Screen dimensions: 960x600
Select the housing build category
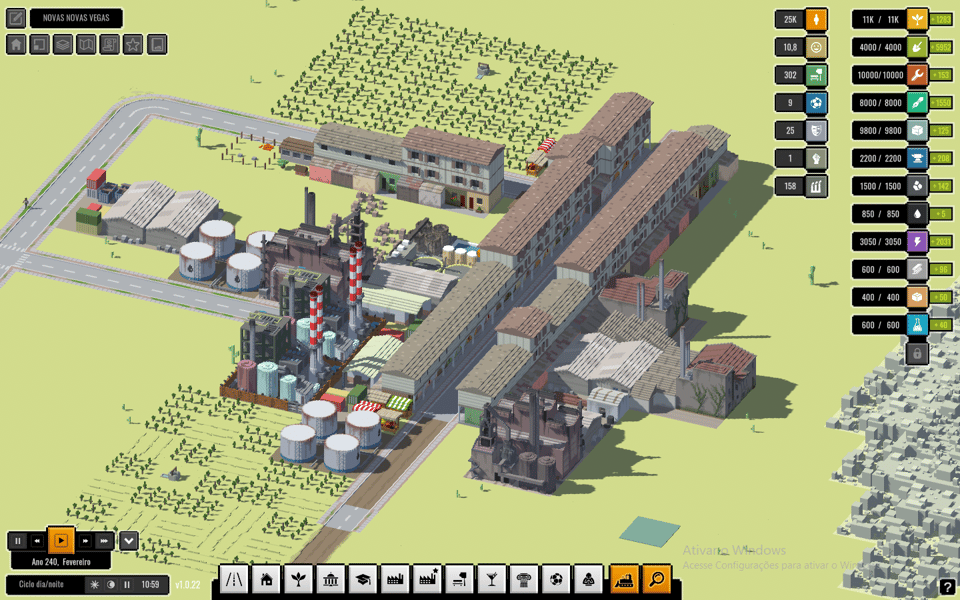[266, 578]
